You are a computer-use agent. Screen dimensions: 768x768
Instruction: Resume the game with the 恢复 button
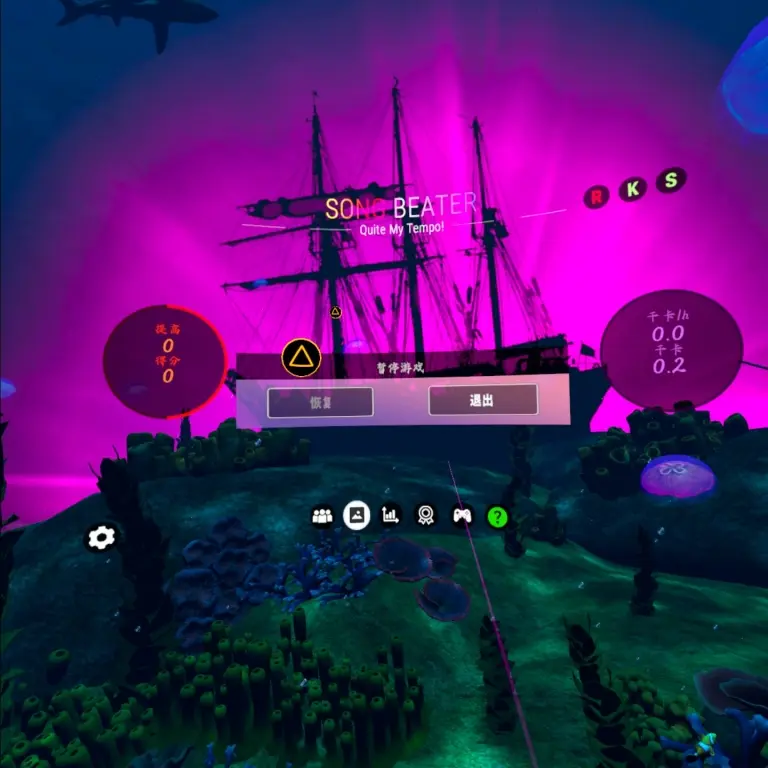(320, 402)
